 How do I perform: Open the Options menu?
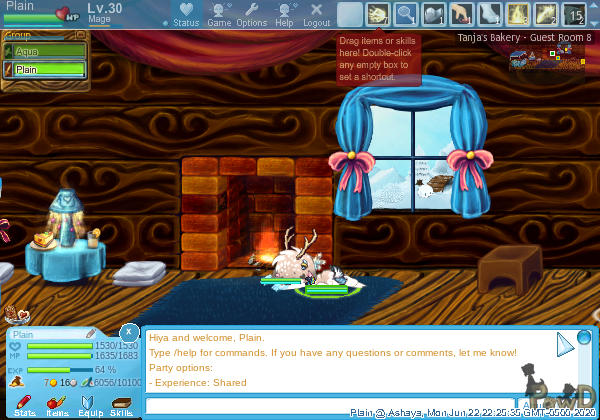pyautogui.click(x=251, y=14)
